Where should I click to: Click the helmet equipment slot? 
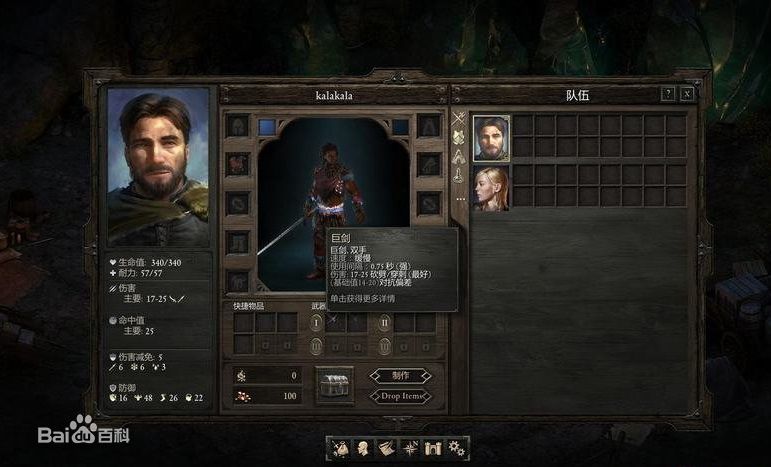(x=237, y=126)
